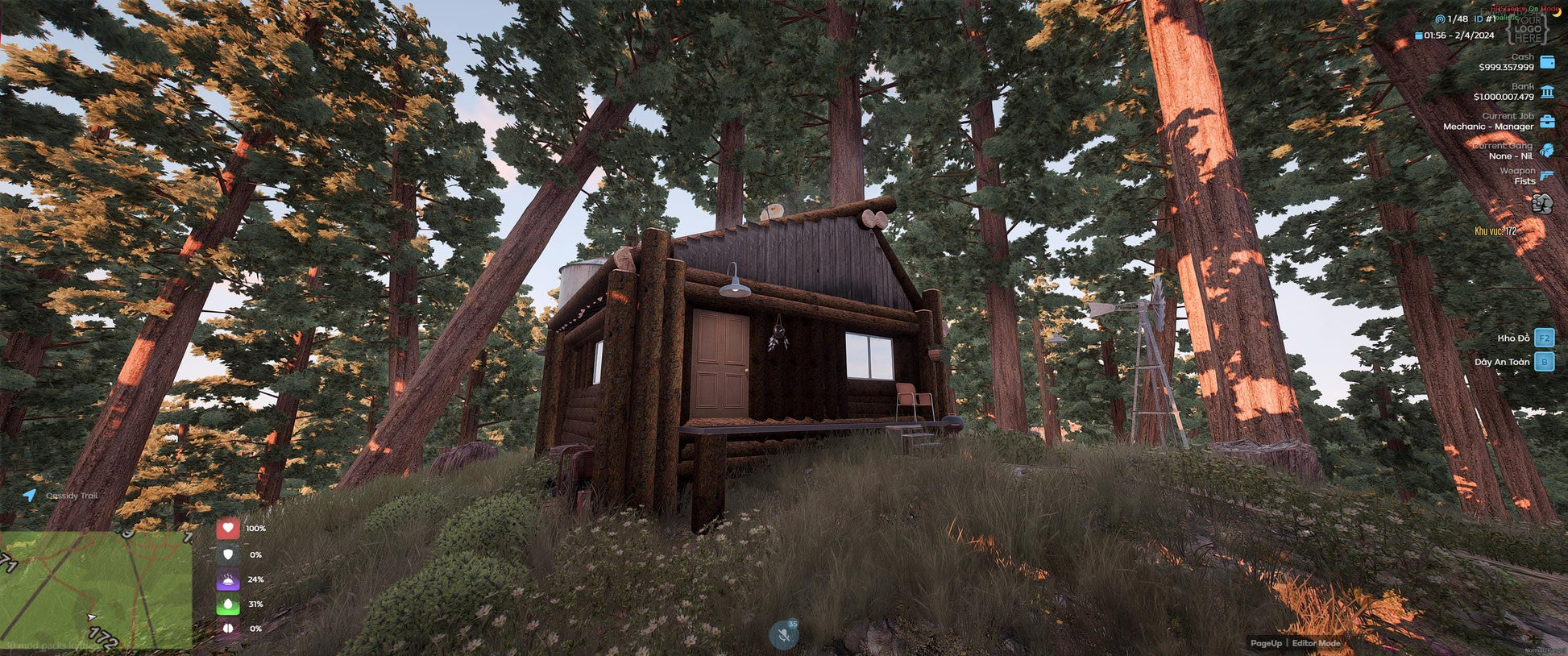Open the Kho Đồ inventory shortcut
The height and width of the screenshot is (656, 1568).
(1544, 338)
